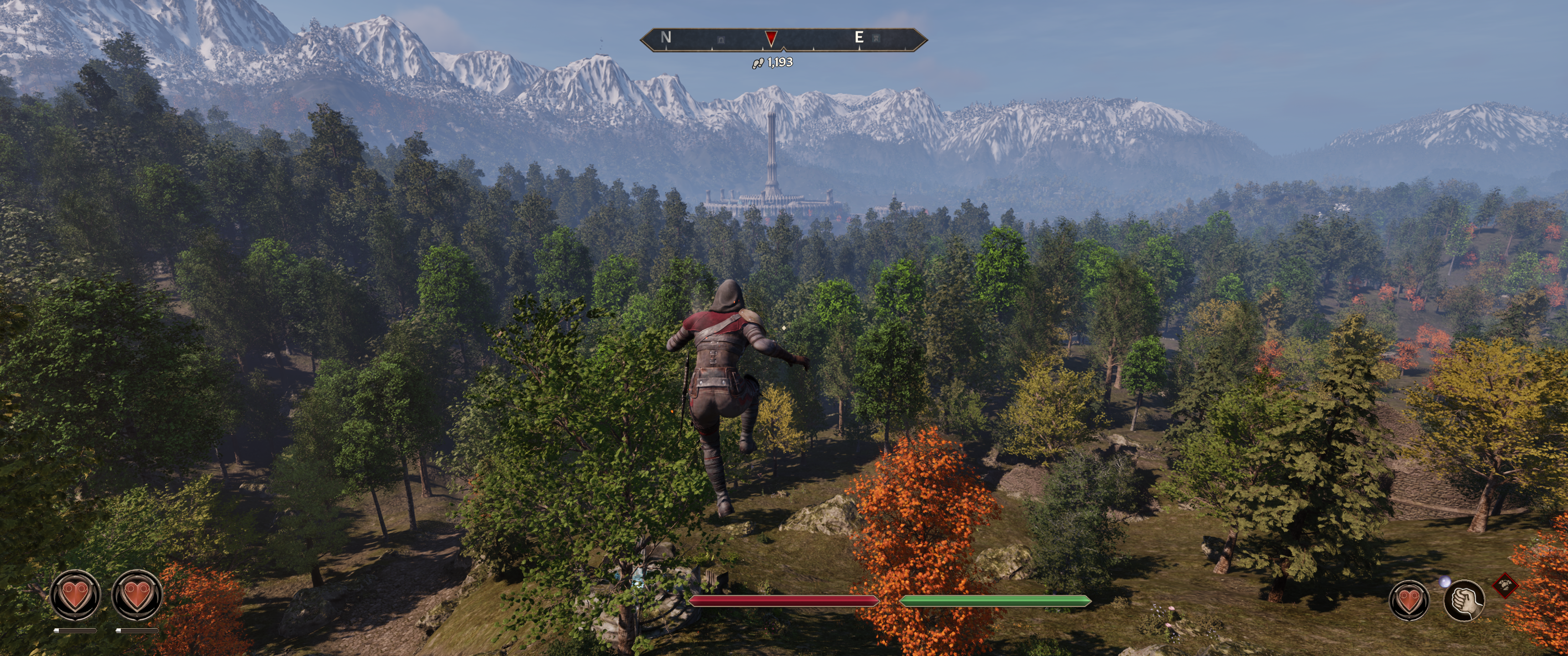Viewport: 1568px width, 656px height.
Task: Click the red quest marker on the compass
Action: point(771,38)
